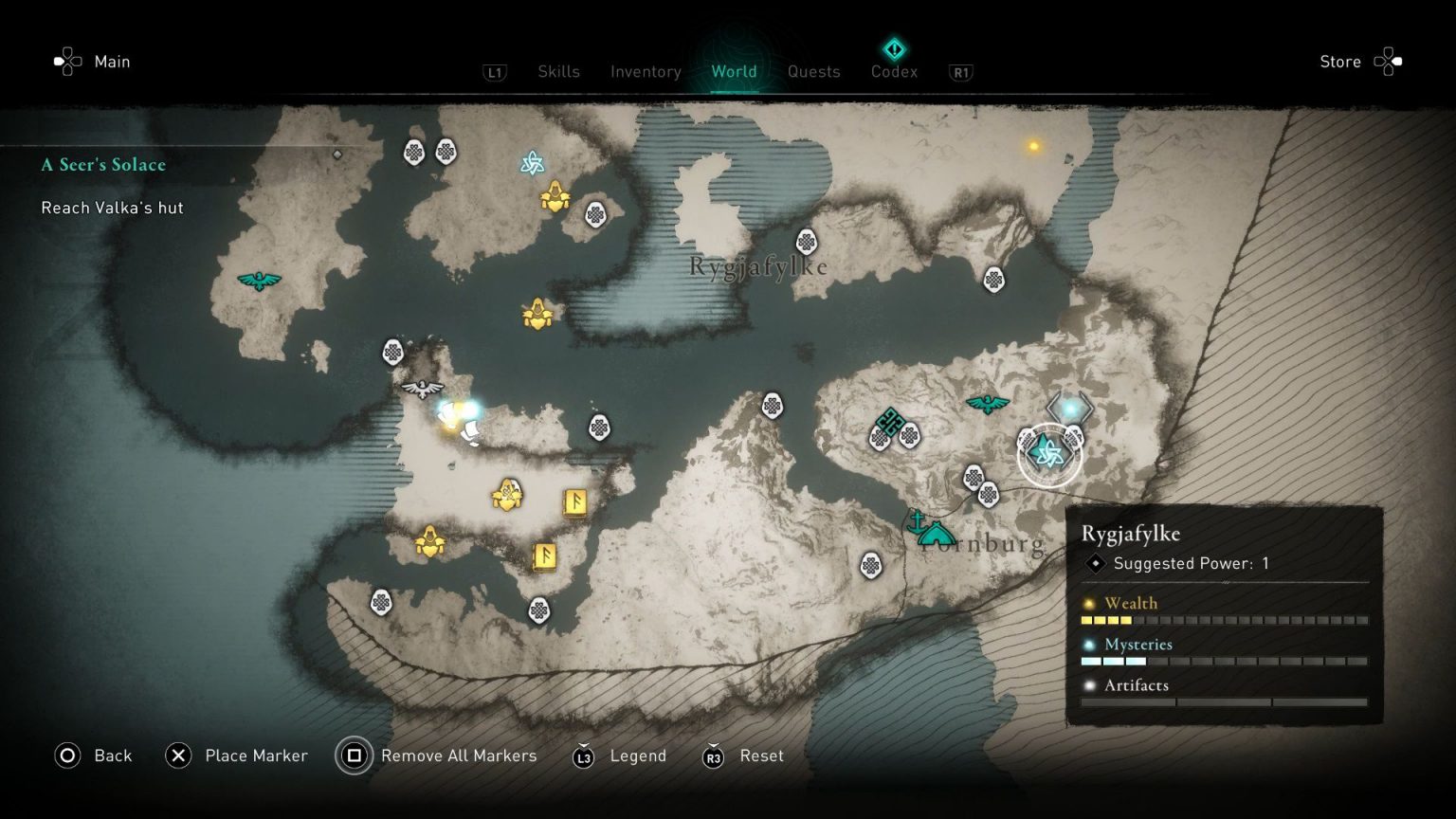Select the teal eagle synchronization point near Fornburg

[x=989, y=402]
